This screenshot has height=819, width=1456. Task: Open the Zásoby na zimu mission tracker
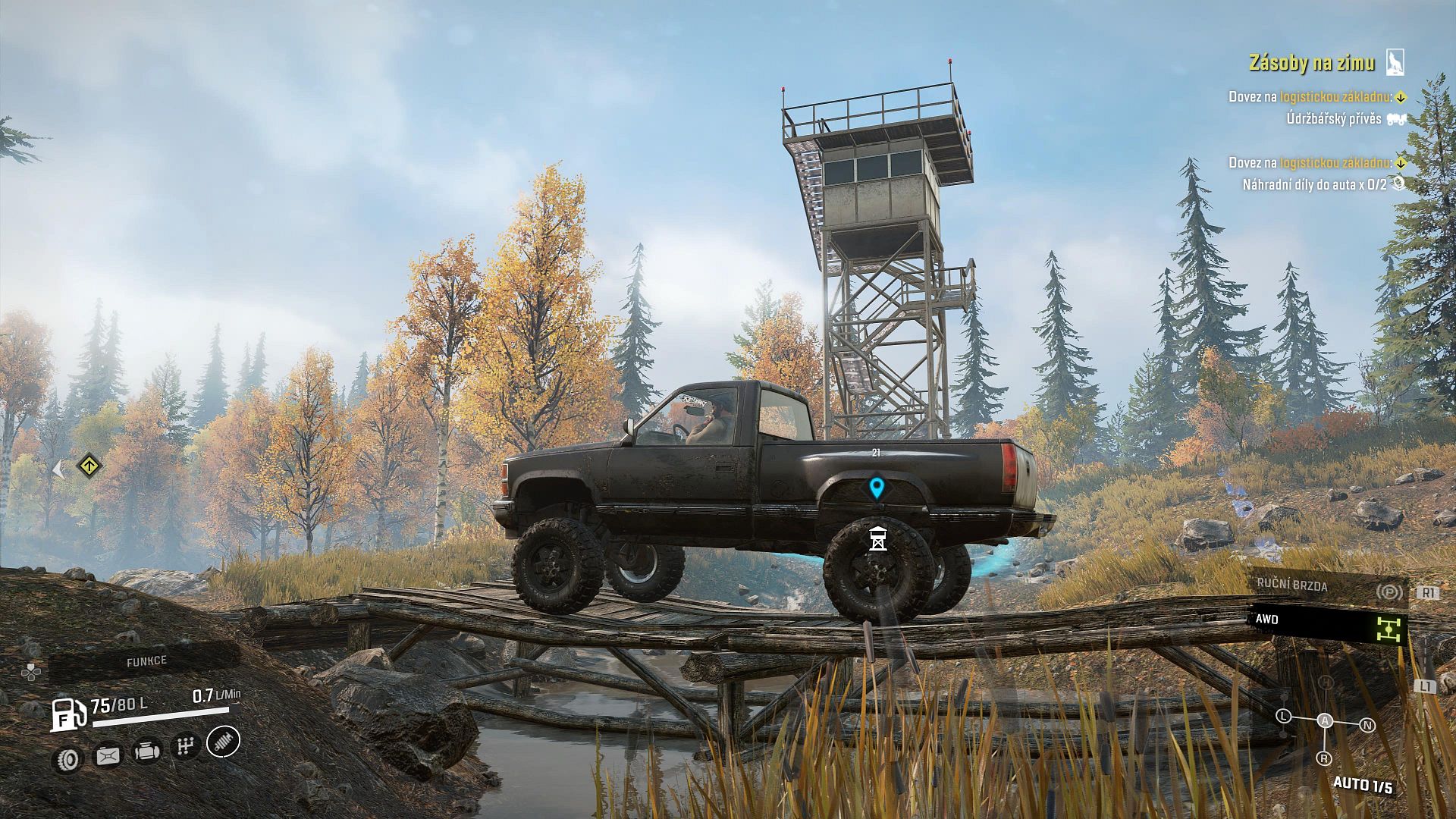1311,63
